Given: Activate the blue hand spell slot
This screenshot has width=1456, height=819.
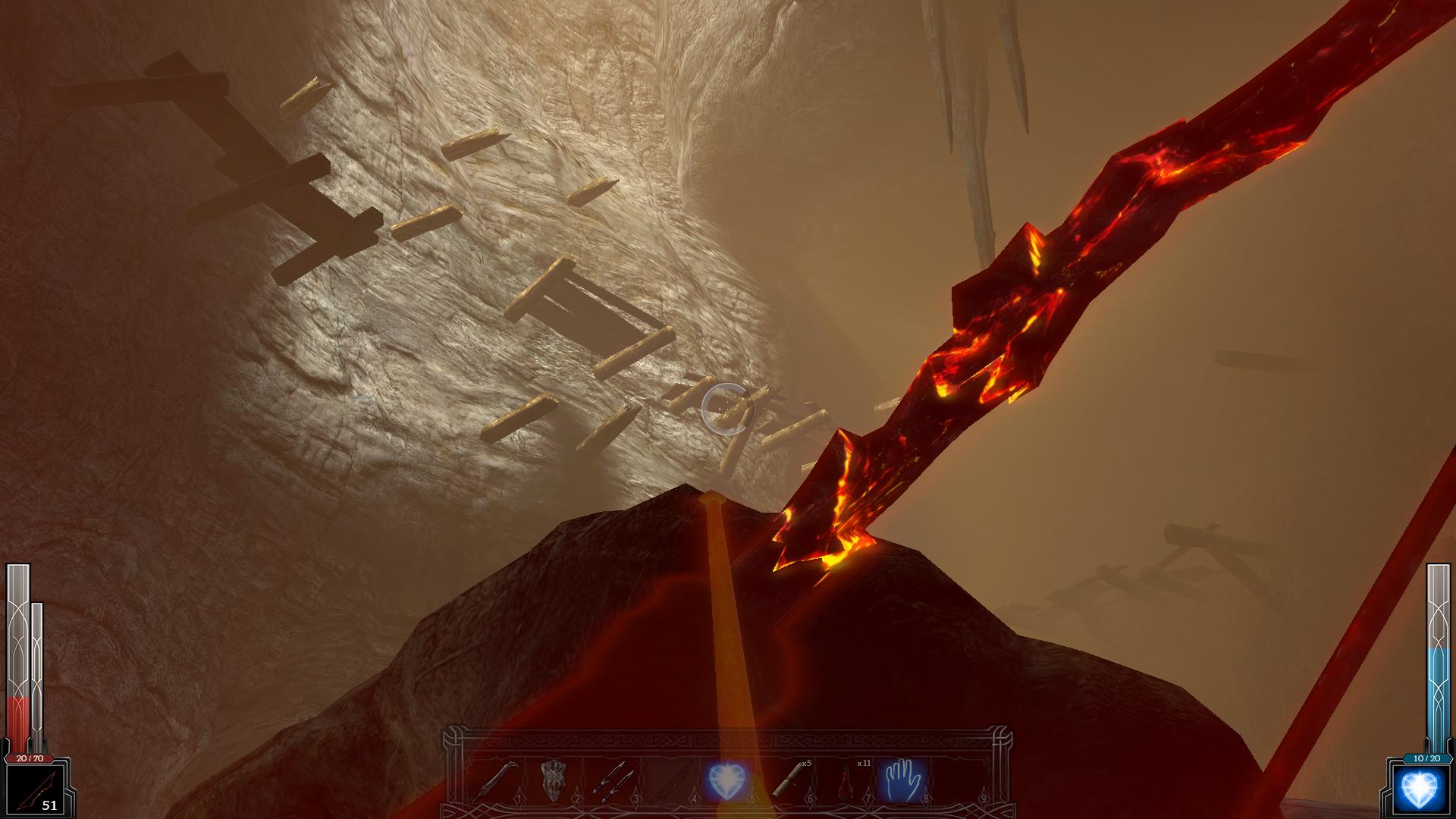Looking at the screenshot, I should [x=901, y=781].
